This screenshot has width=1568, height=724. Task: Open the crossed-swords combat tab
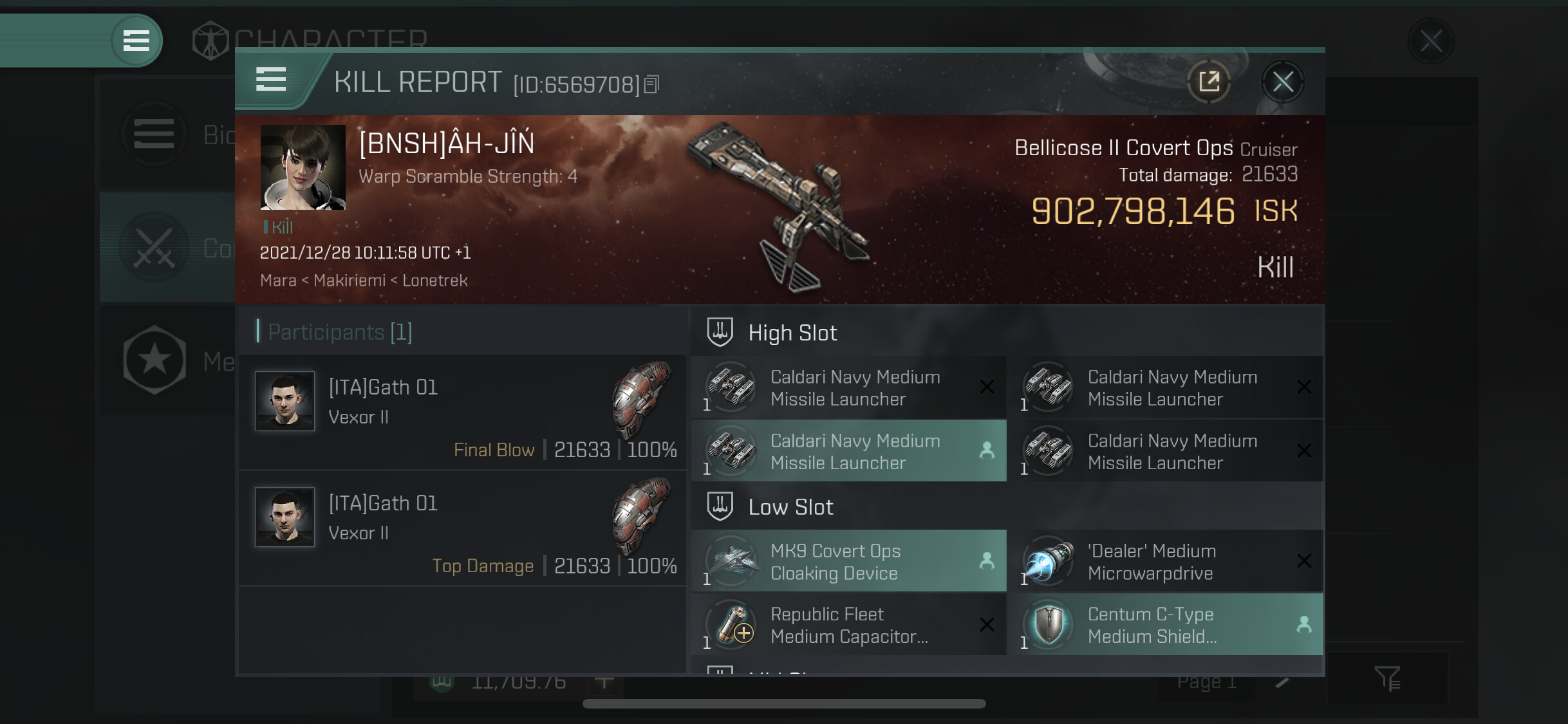(x=154, y=248)
